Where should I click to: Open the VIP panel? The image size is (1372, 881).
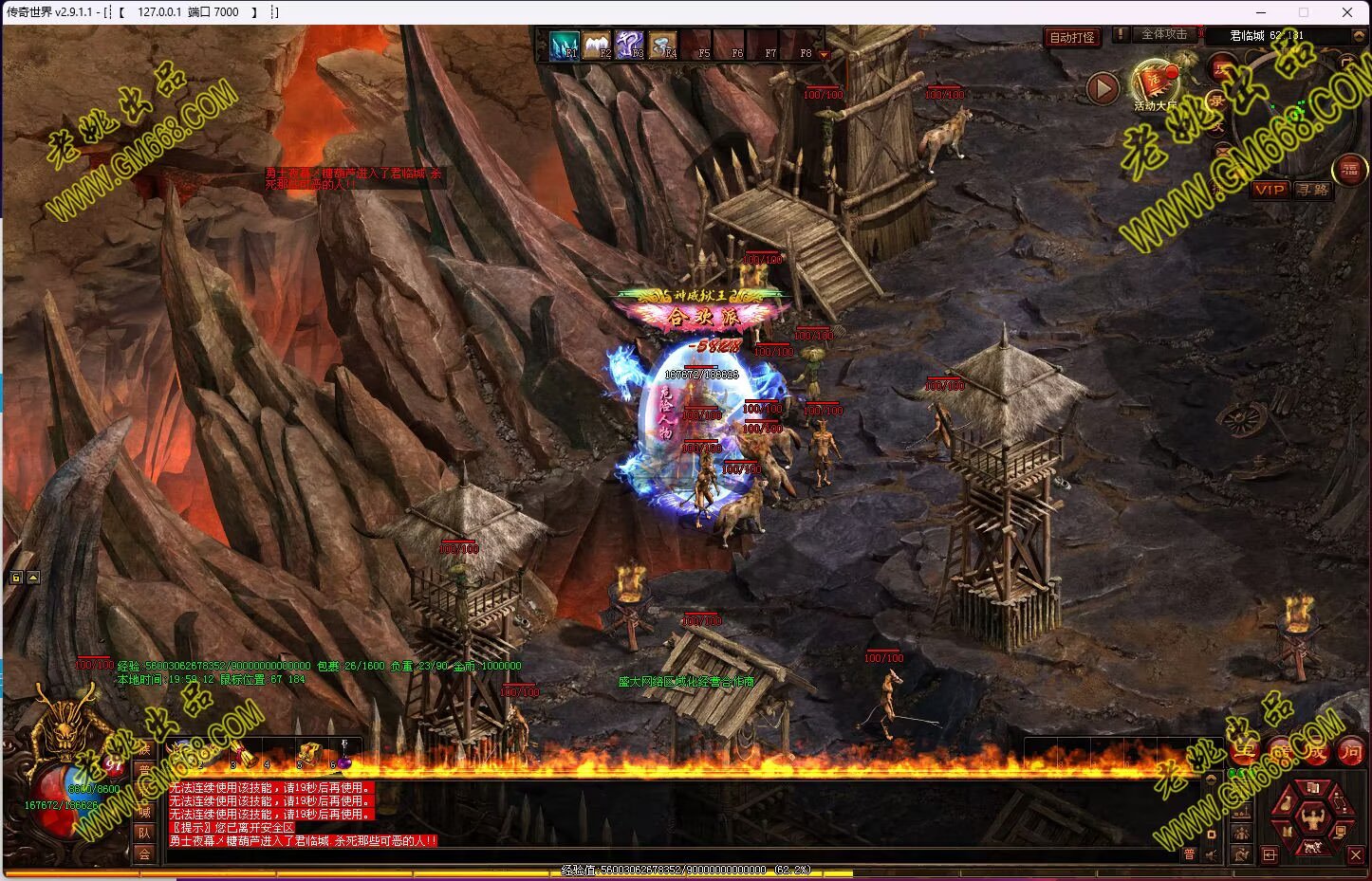(x=1269, y=190)
